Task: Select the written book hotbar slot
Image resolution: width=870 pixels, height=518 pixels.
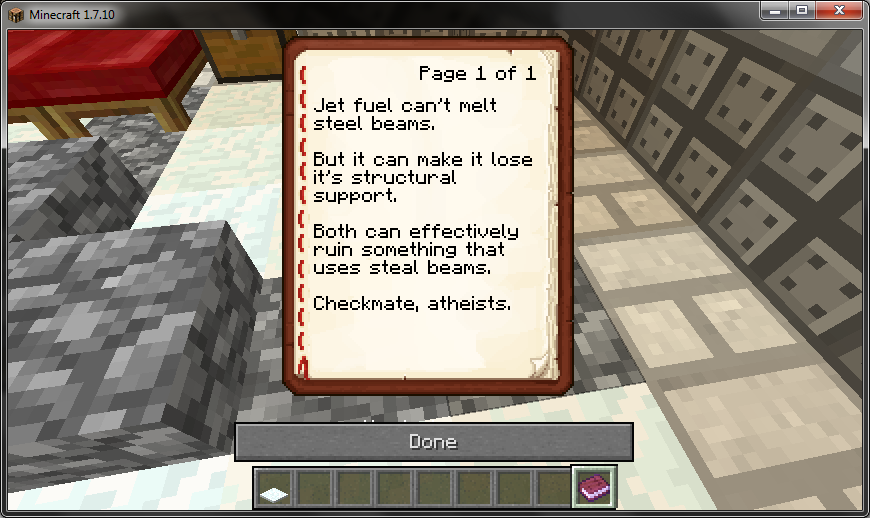Action: point(594,487)
